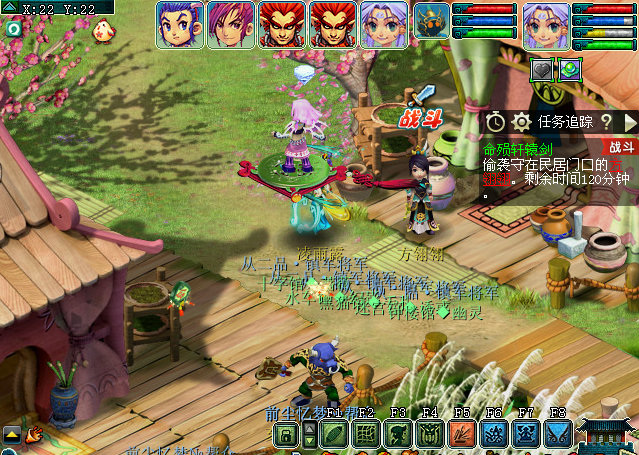Click the grey heart status icon
Image resolution: width=639 pixels, height=455 pixels.
click(542, 70)
